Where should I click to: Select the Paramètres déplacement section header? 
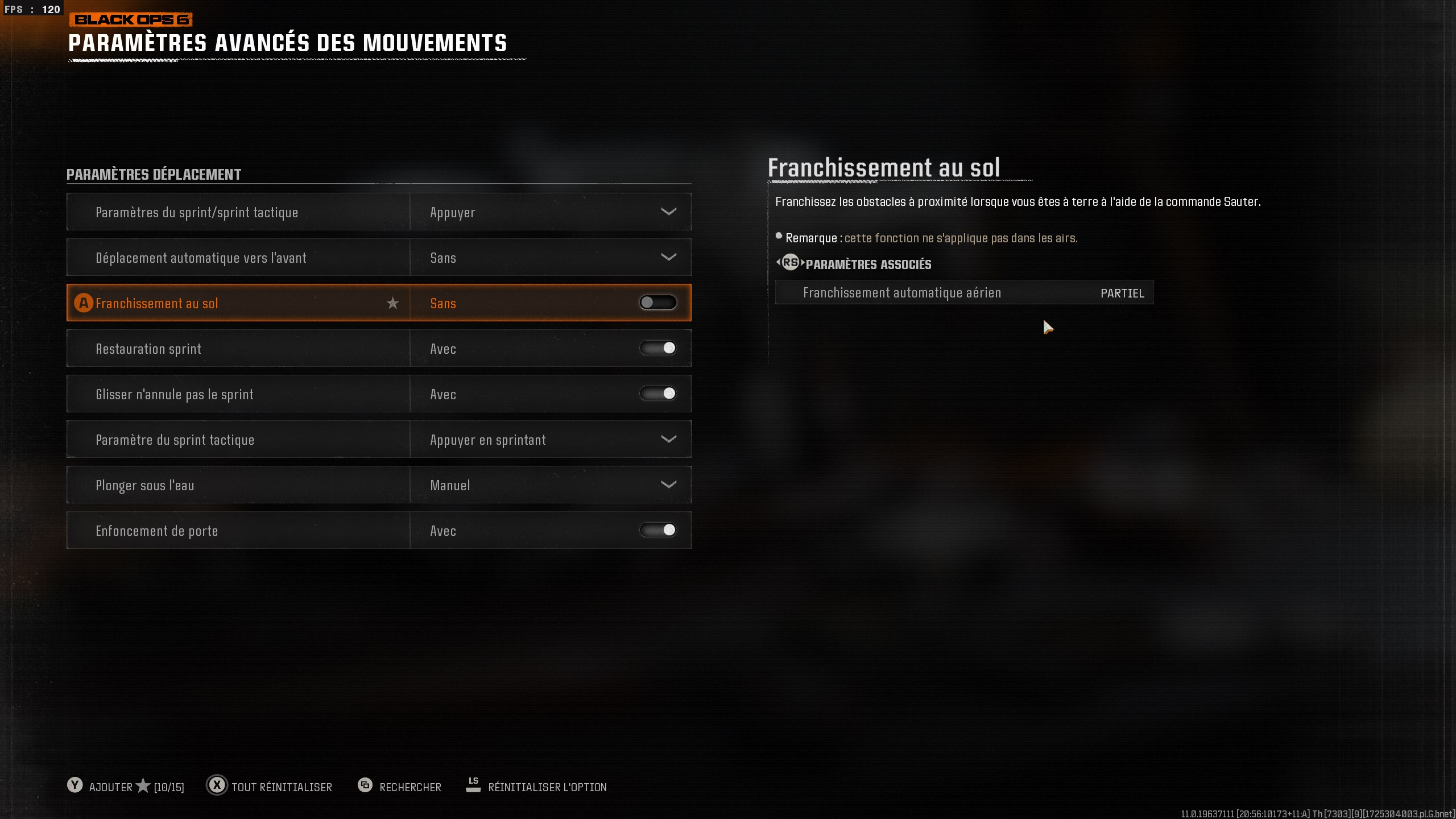tap(155, 174)
